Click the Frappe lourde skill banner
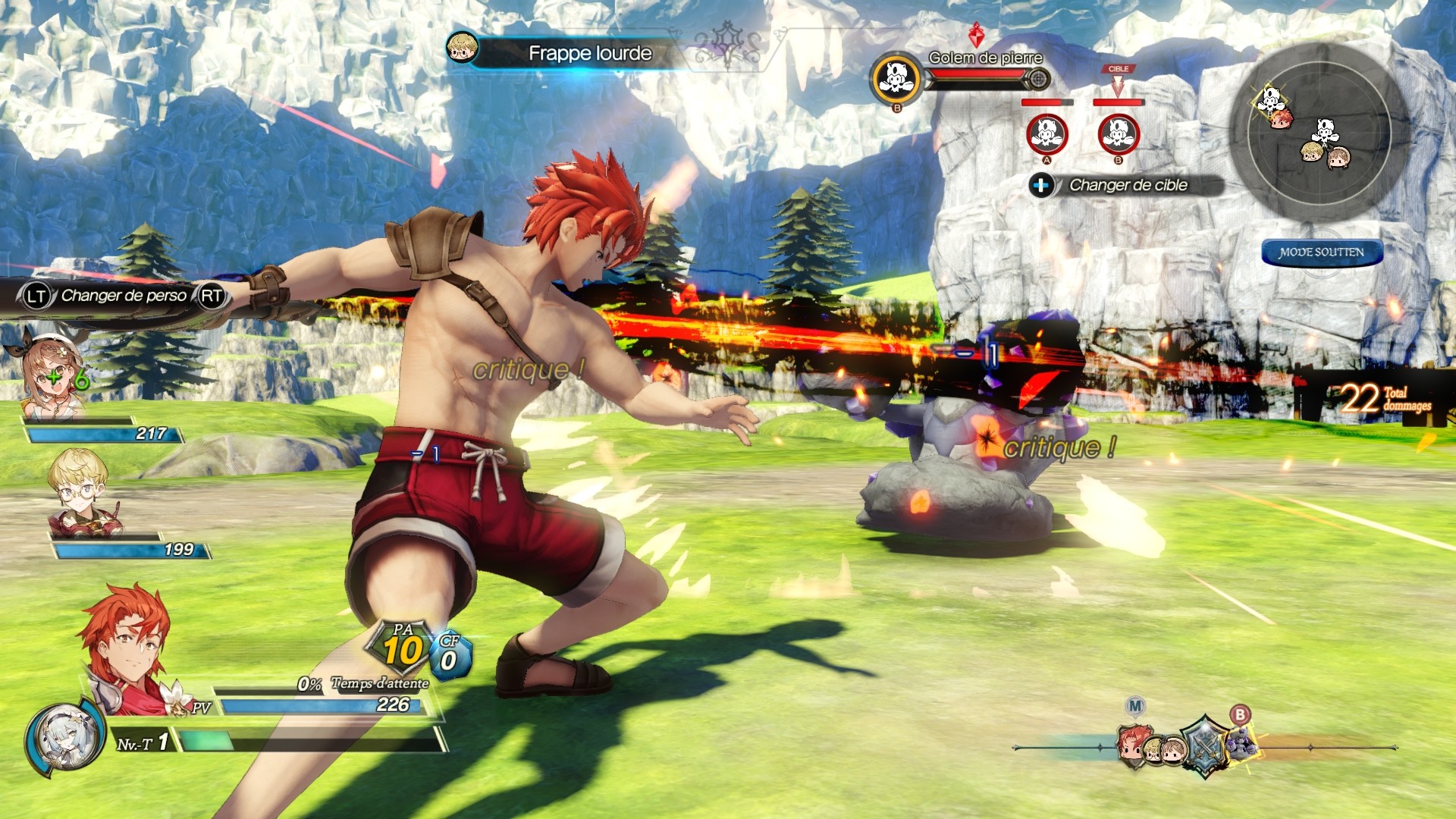Screen dimensions: 1456x819 click(590, 53)
